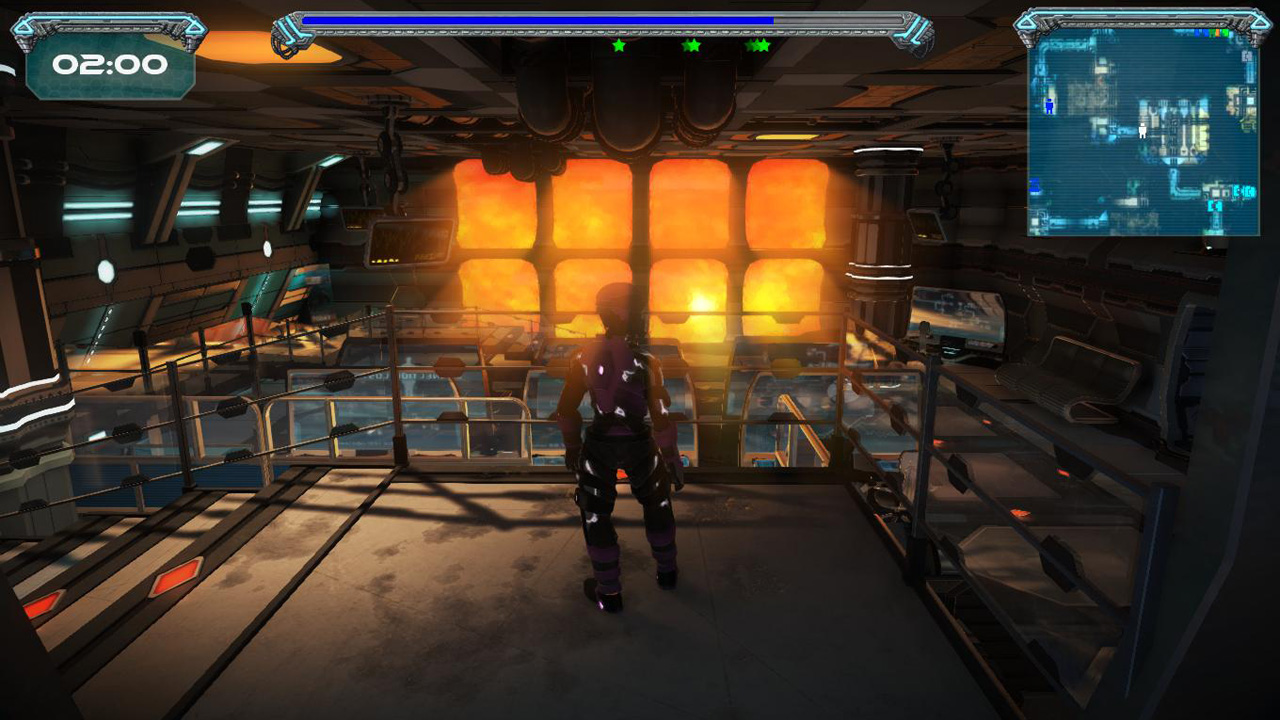Click the blue player icon on the minimap
Viewport: 1280px width, 720px height.
pos(1049,105)
